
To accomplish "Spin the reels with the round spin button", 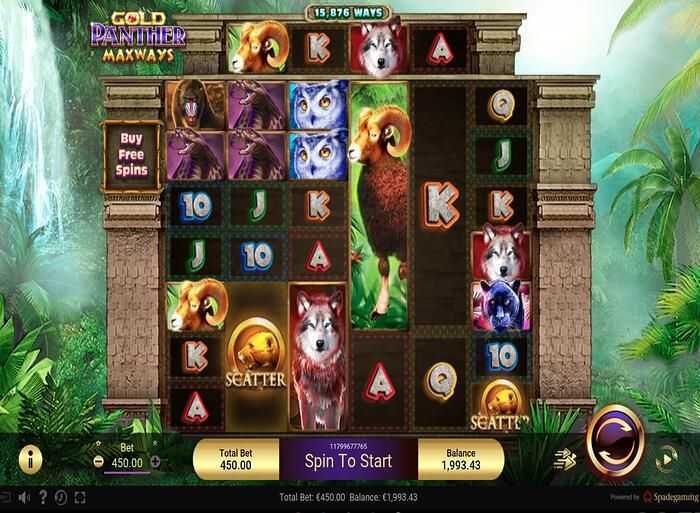I will 613,445.
